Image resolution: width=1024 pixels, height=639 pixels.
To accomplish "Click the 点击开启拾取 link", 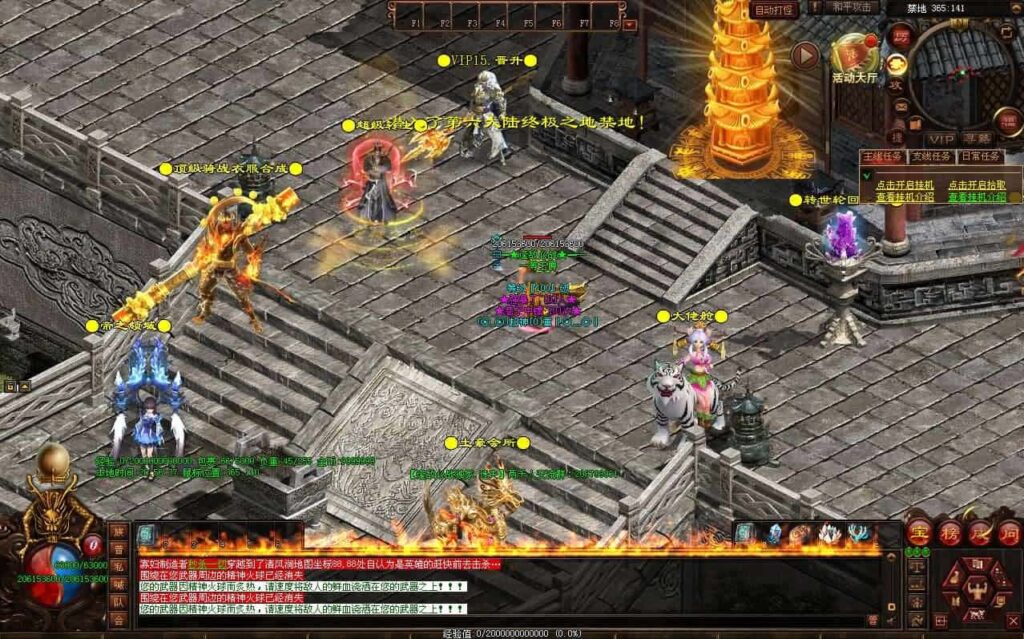I will (x=976, y=185).
